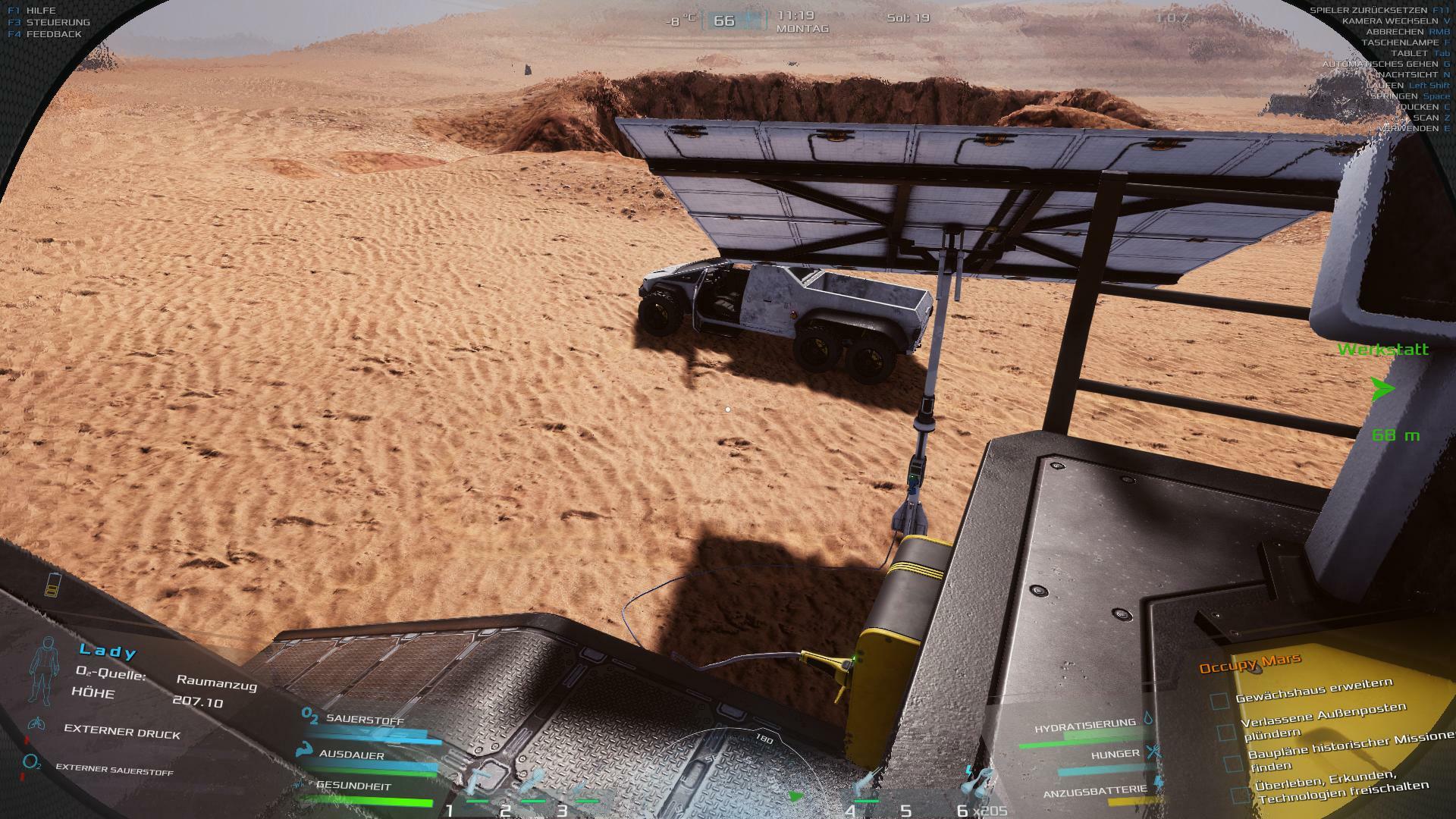The height and width of the screenshot is (819, 1456).
Task: Select the x205 item stack in slot 6
Action: point(980,784)
